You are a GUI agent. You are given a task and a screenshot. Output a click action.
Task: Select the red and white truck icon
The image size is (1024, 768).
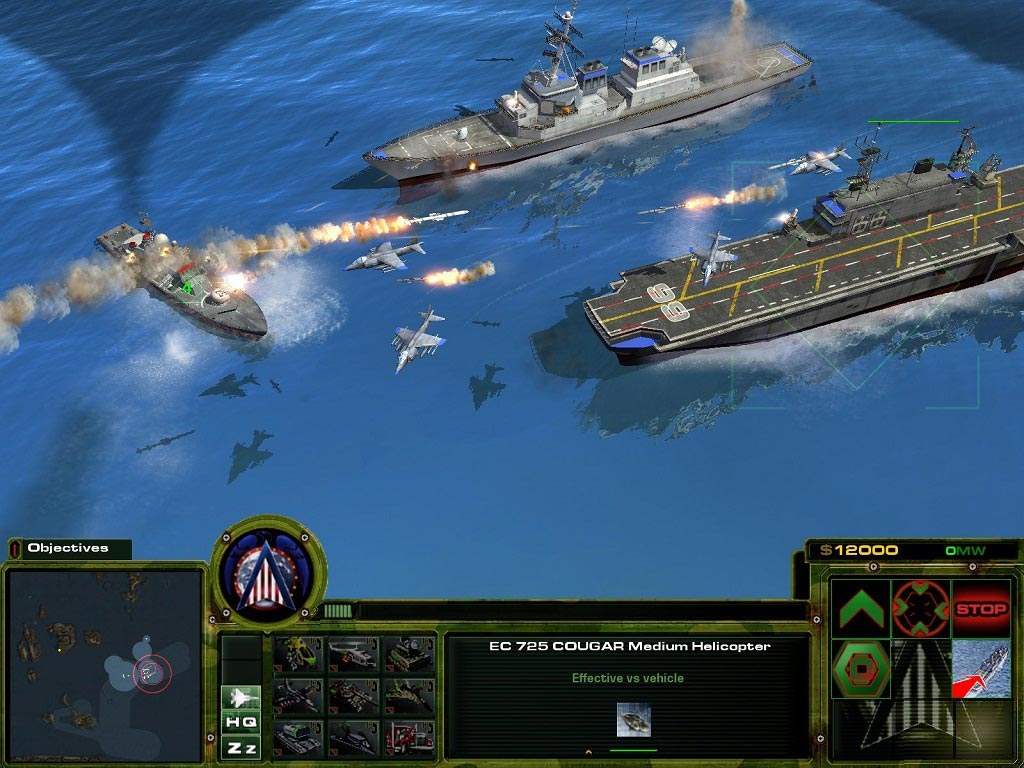point(408,738)
